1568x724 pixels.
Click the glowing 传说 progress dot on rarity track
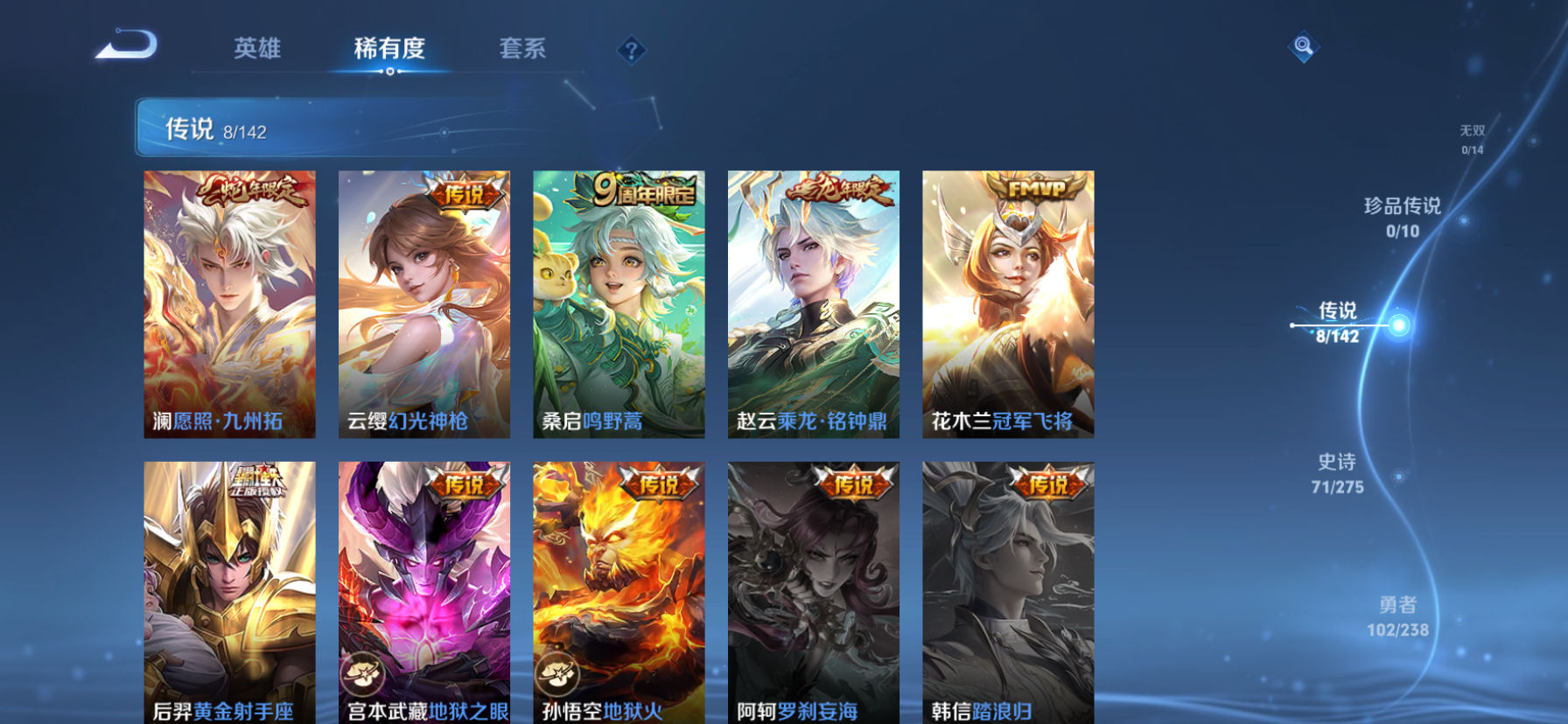click(1401, 324)
